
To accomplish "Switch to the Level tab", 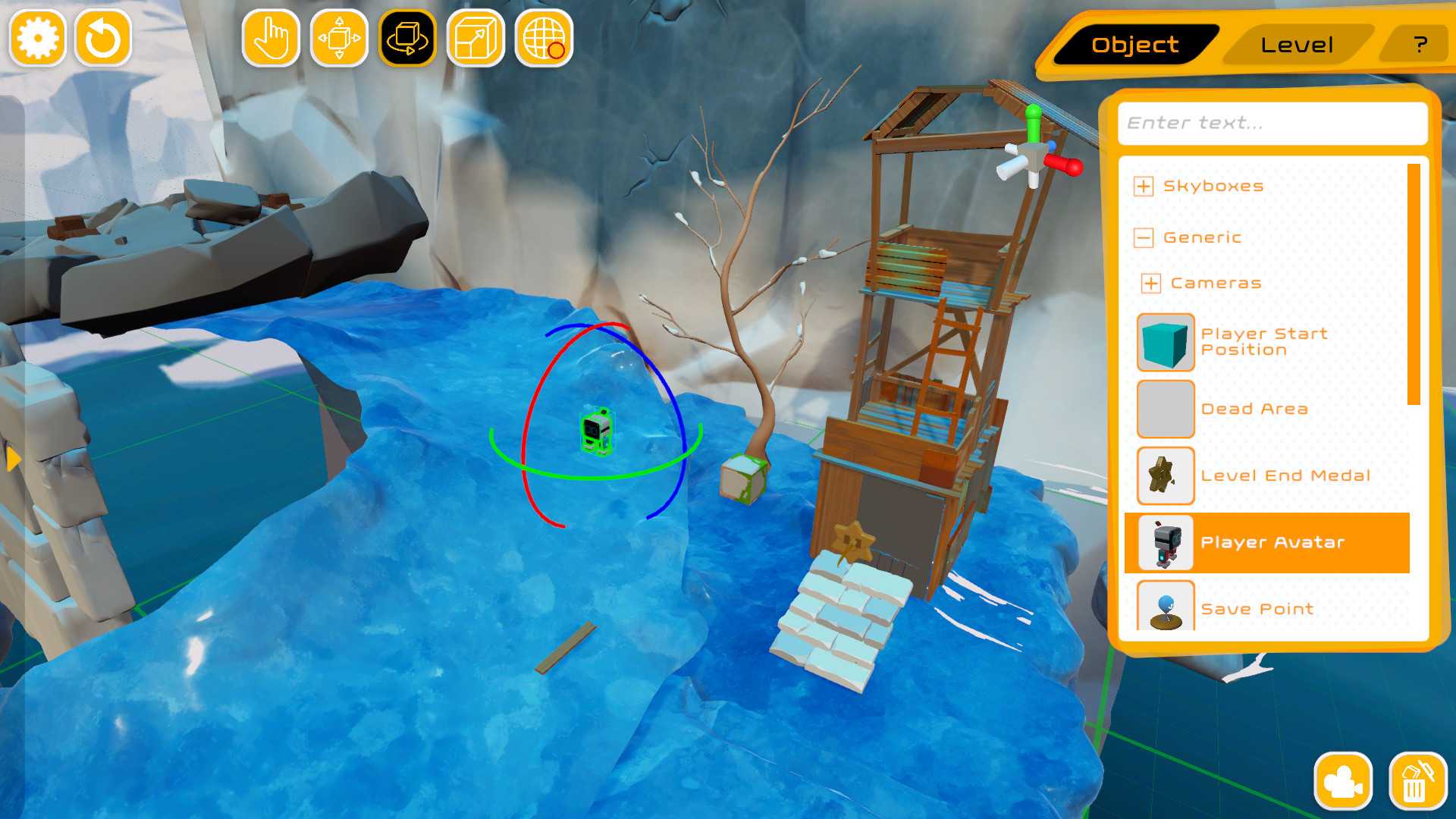I will tap(1297, 44).
